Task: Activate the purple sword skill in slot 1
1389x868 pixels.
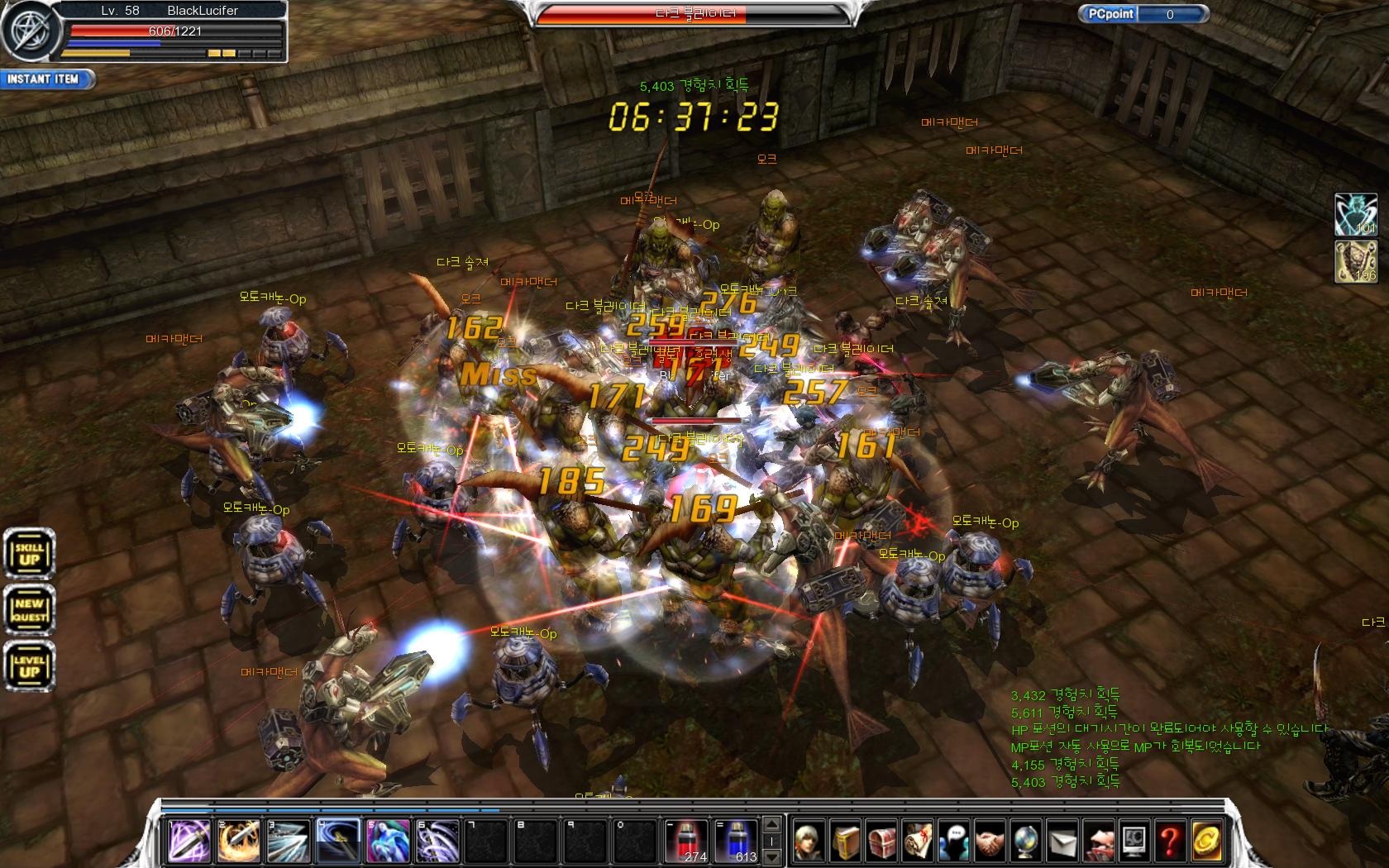Action: pos(189,840)
